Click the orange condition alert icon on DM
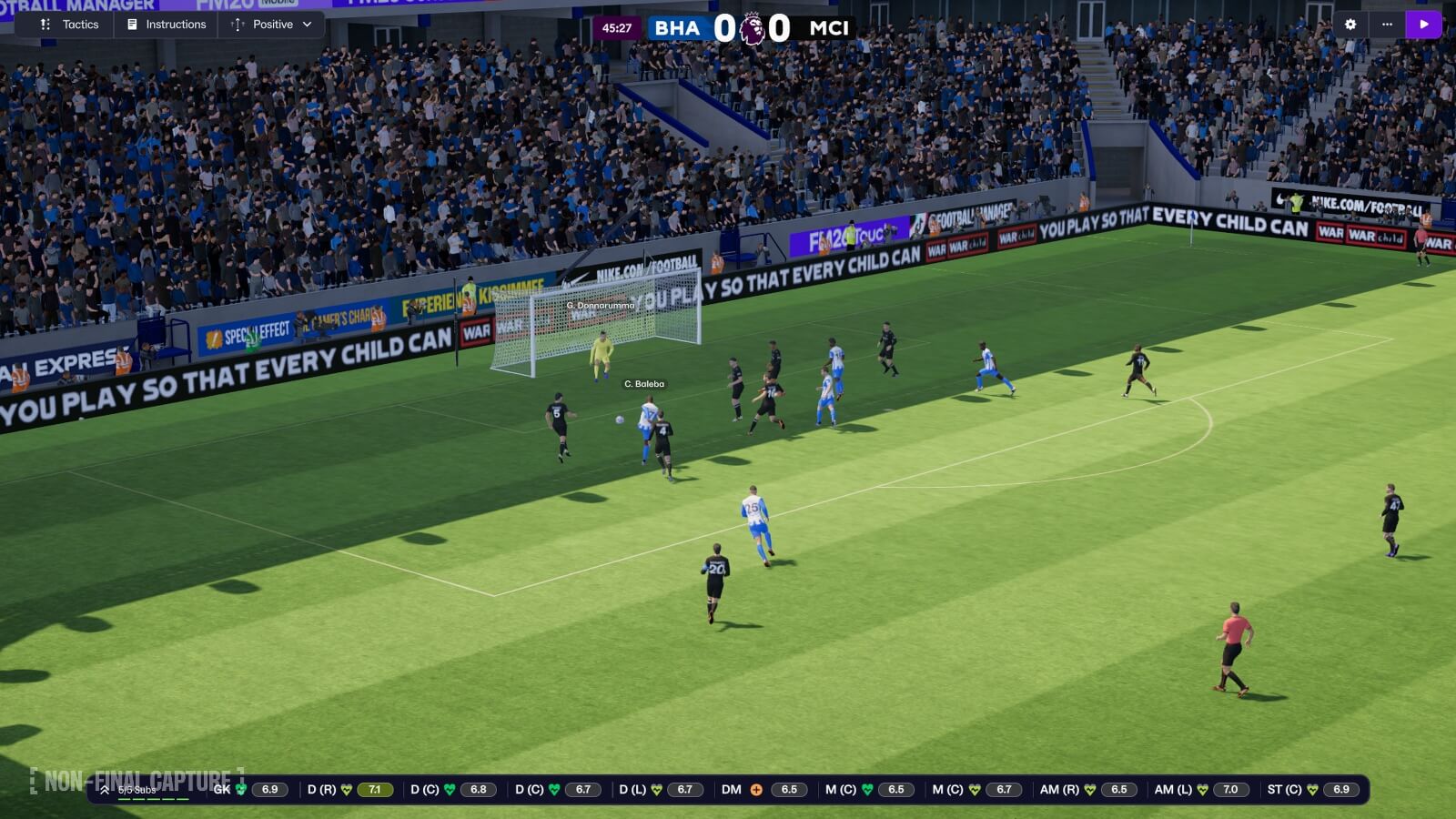This screenshot has width=1456, height=819. pos(755,790)
